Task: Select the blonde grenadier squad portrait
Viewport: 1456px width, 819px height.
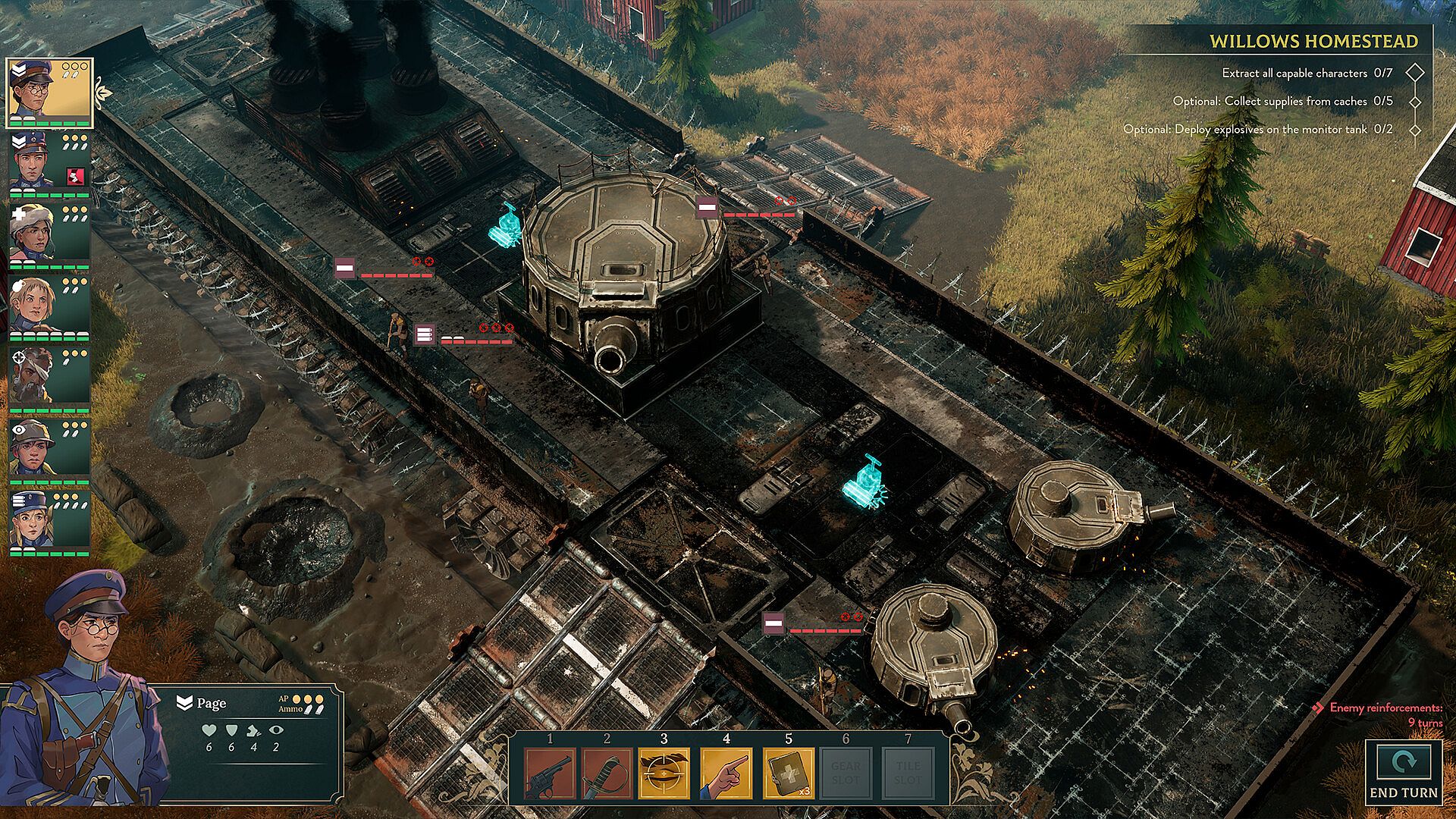Action: [49, 307]
